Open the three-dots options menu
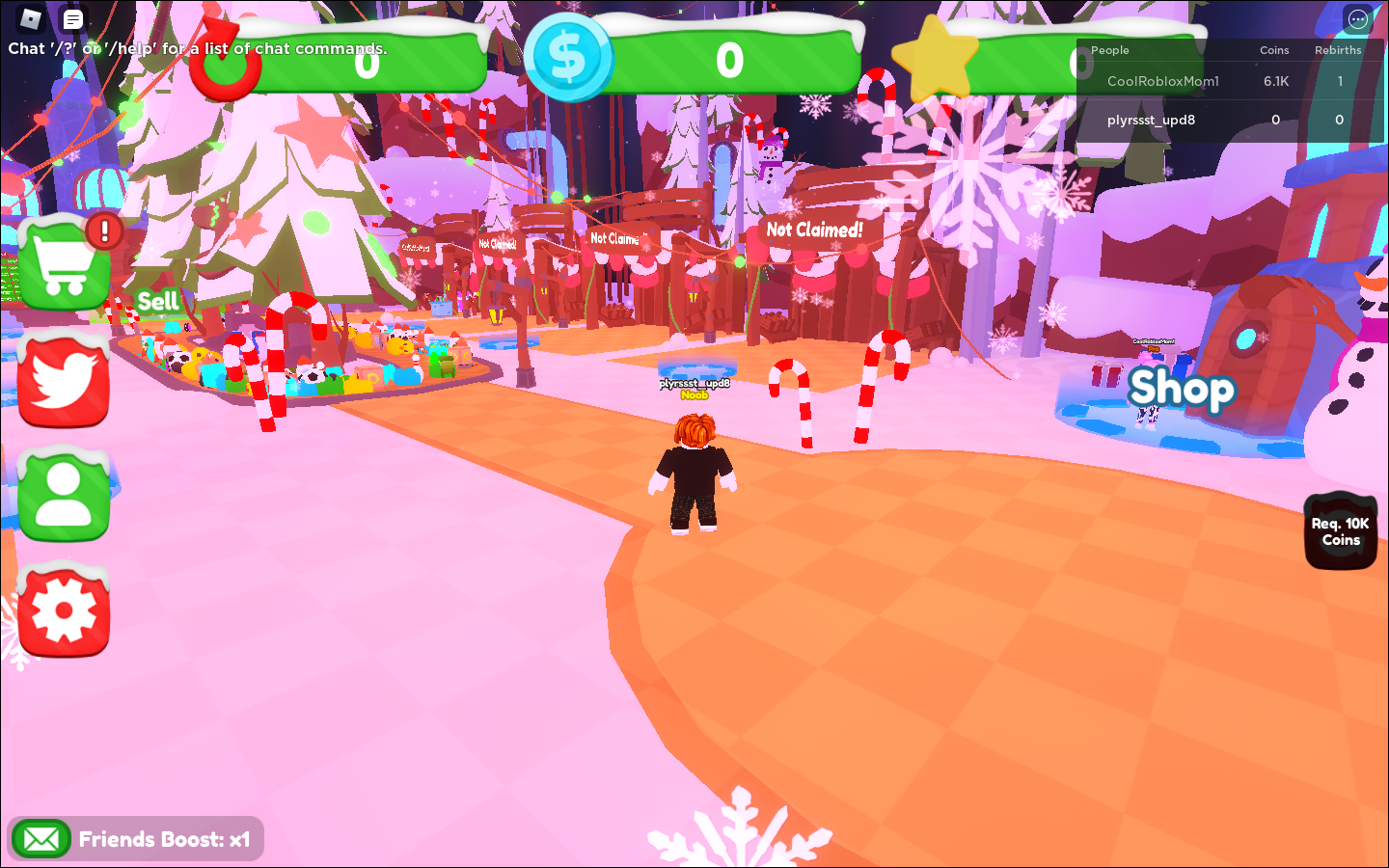Image resolution: width=1389 pixels, height=868 pixels. (x=1357, y=18)
